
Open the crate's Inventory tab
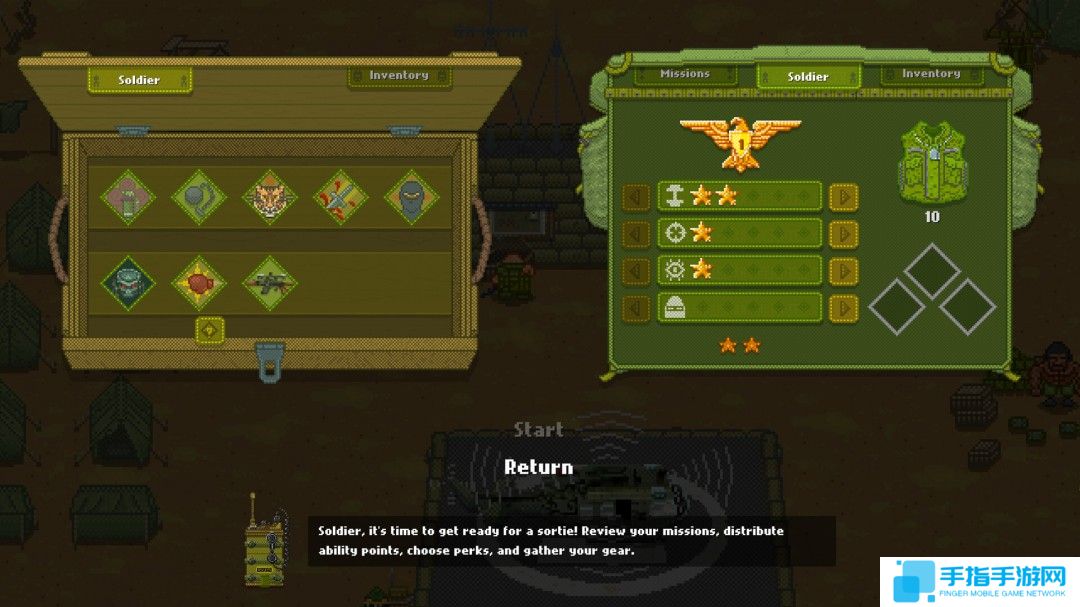point(398,76)
